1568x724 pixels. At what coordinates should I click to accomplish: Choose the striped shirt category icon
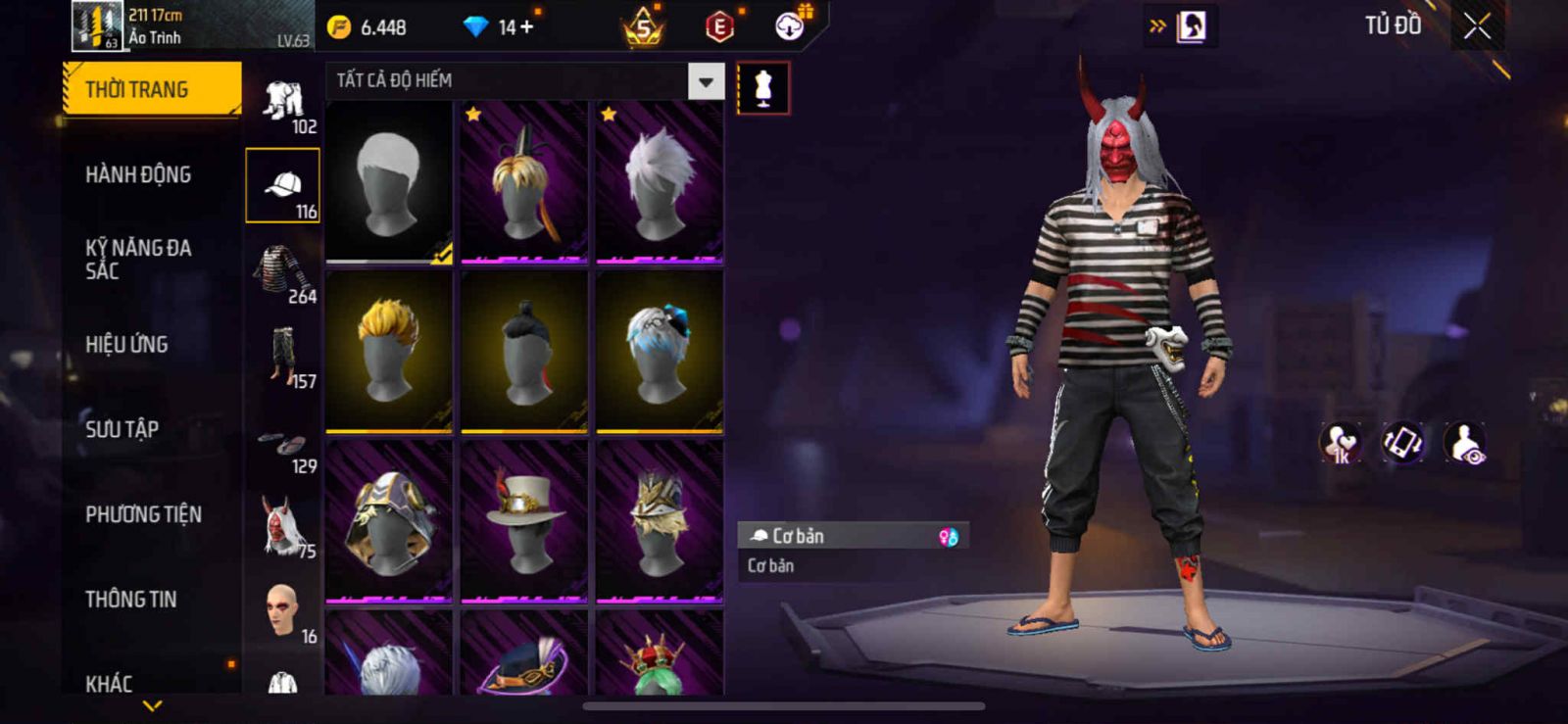[282, 271]
